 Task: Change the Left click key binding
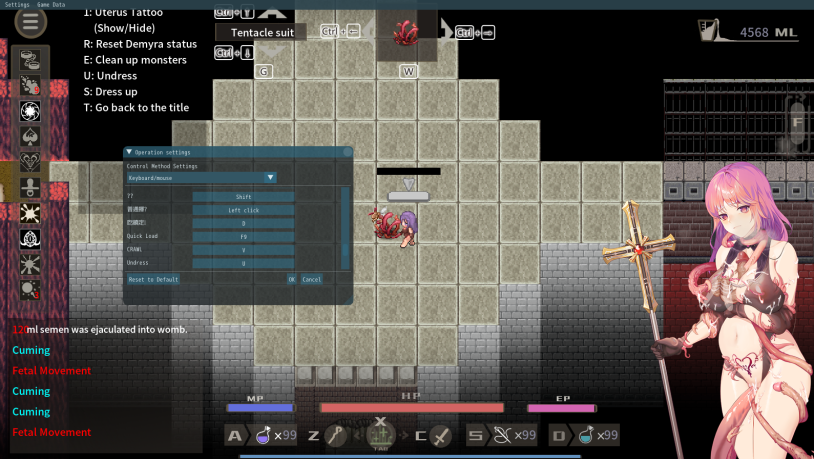click(243, 210)
